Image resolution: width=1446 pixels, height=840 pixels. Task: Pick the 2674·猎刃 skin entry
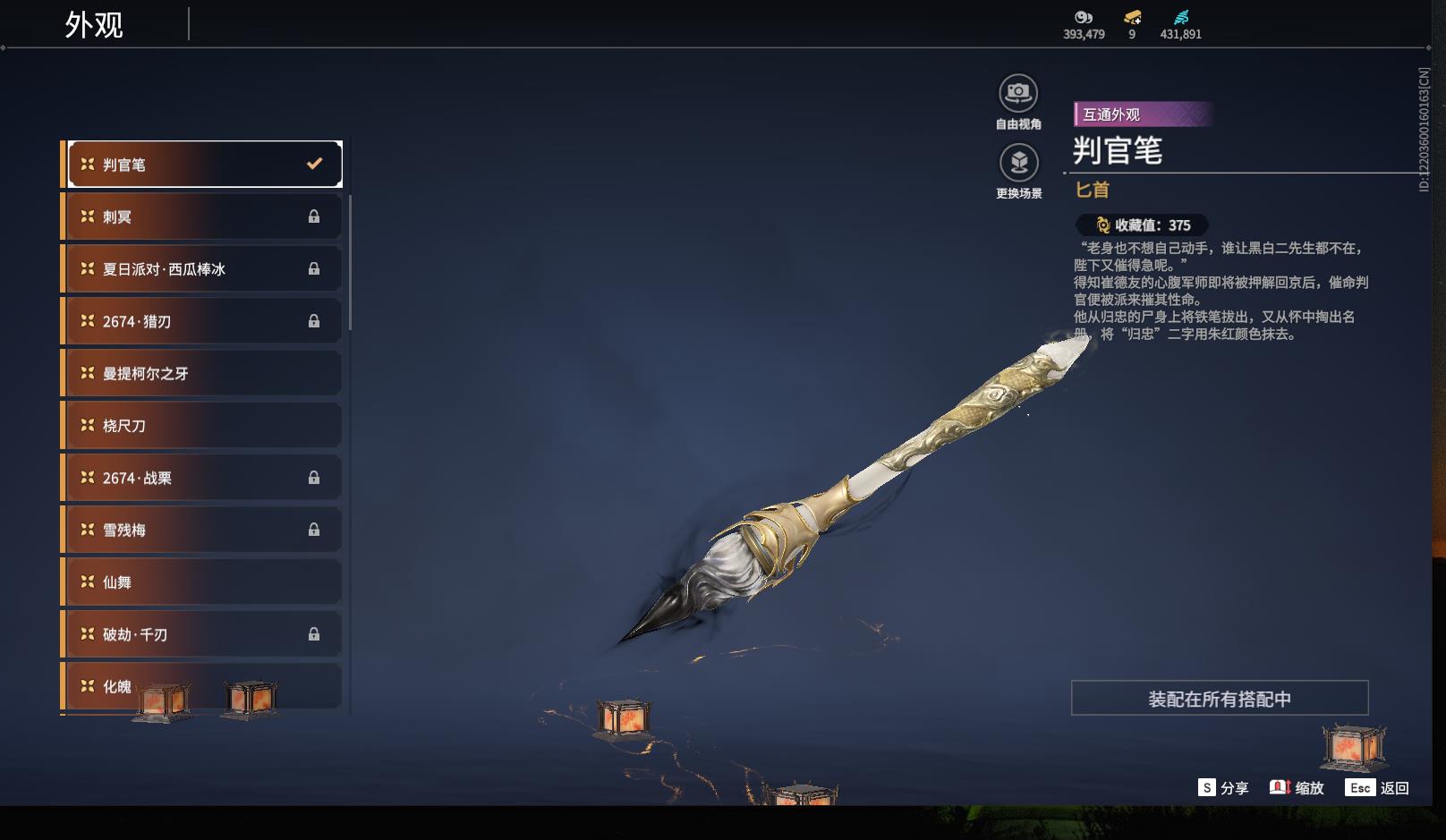pyautogui.click(x=204, y=321)
